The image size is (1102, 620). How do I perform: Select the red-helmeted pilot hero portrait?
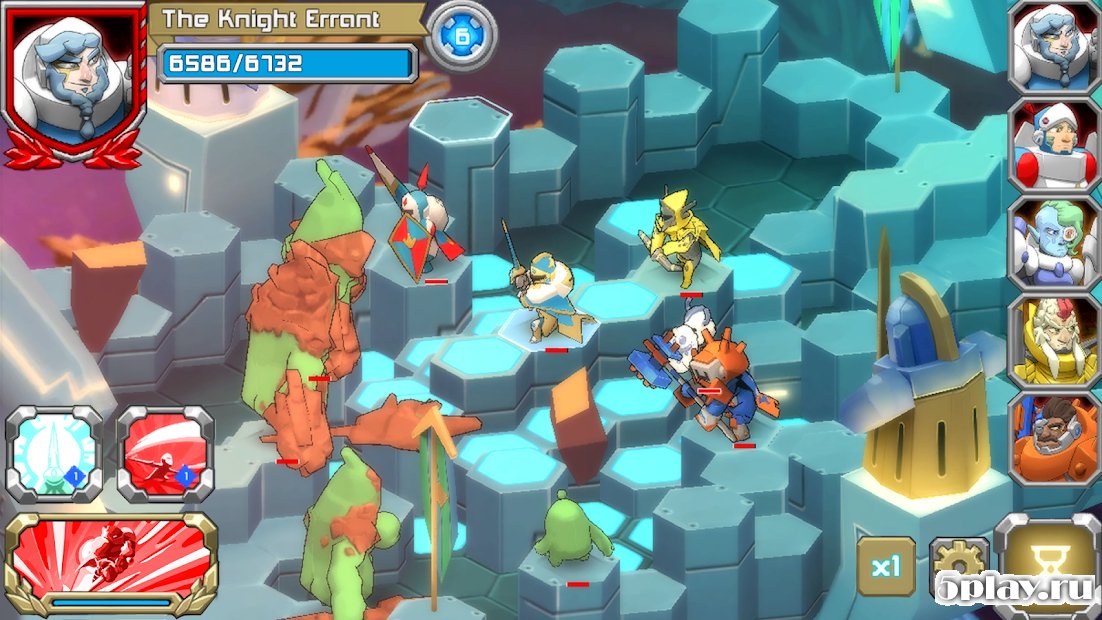pyautogui.click(x=1052, y=145)
